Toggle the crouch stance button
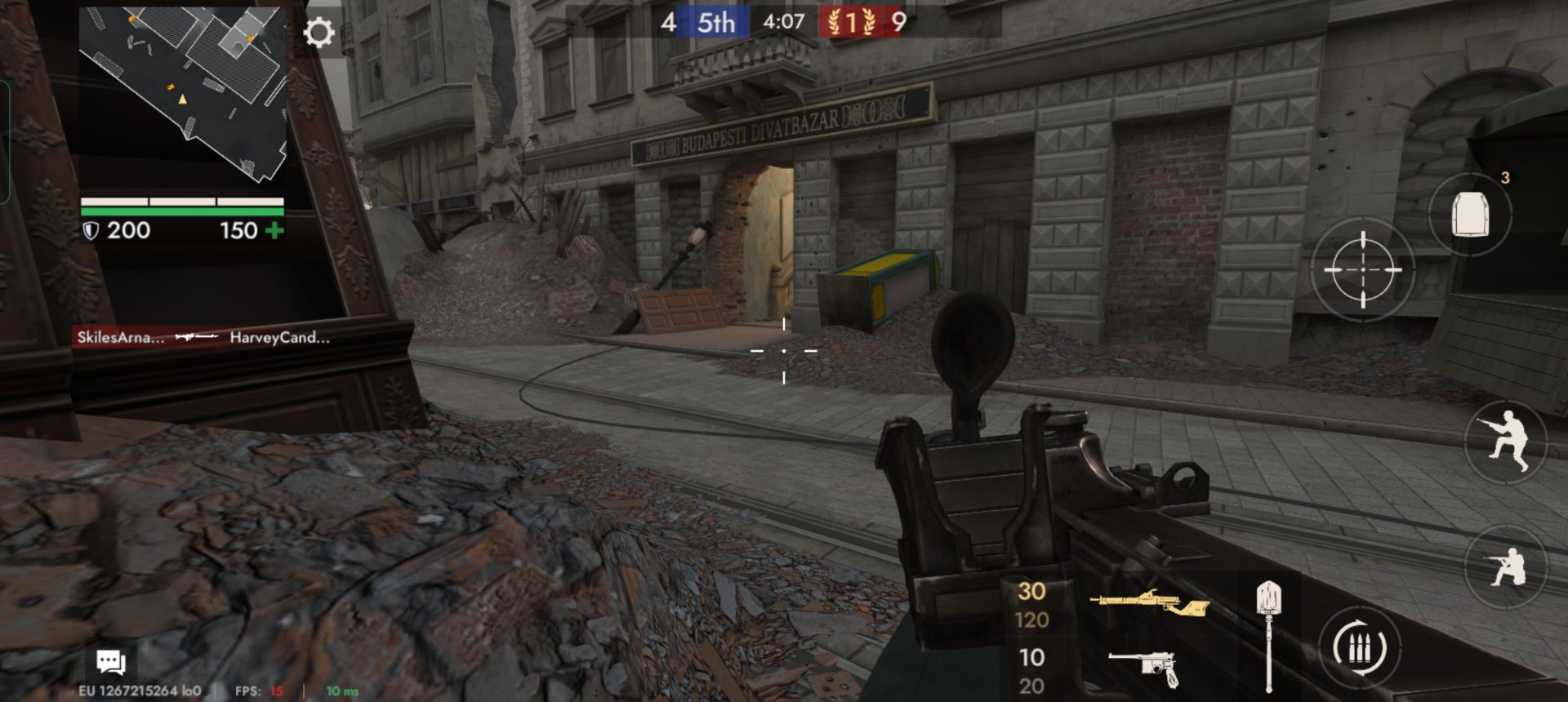The width and height of the screenshot is (1568, 702). click(x=1507, y=442)
